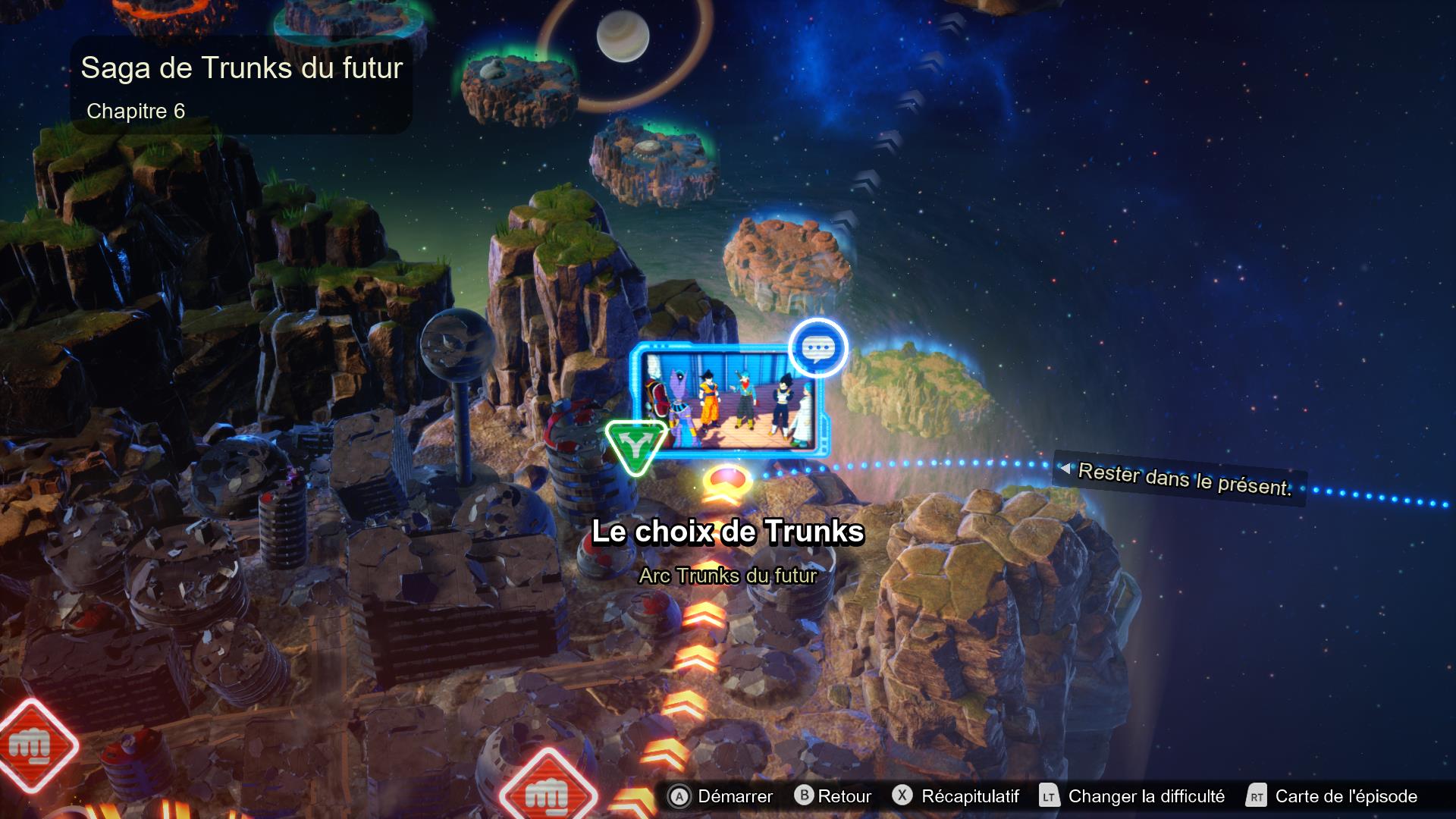Select the red fist battle node at left edge
This screenshot has height=819, width=1456.
(x=32, y=745)
